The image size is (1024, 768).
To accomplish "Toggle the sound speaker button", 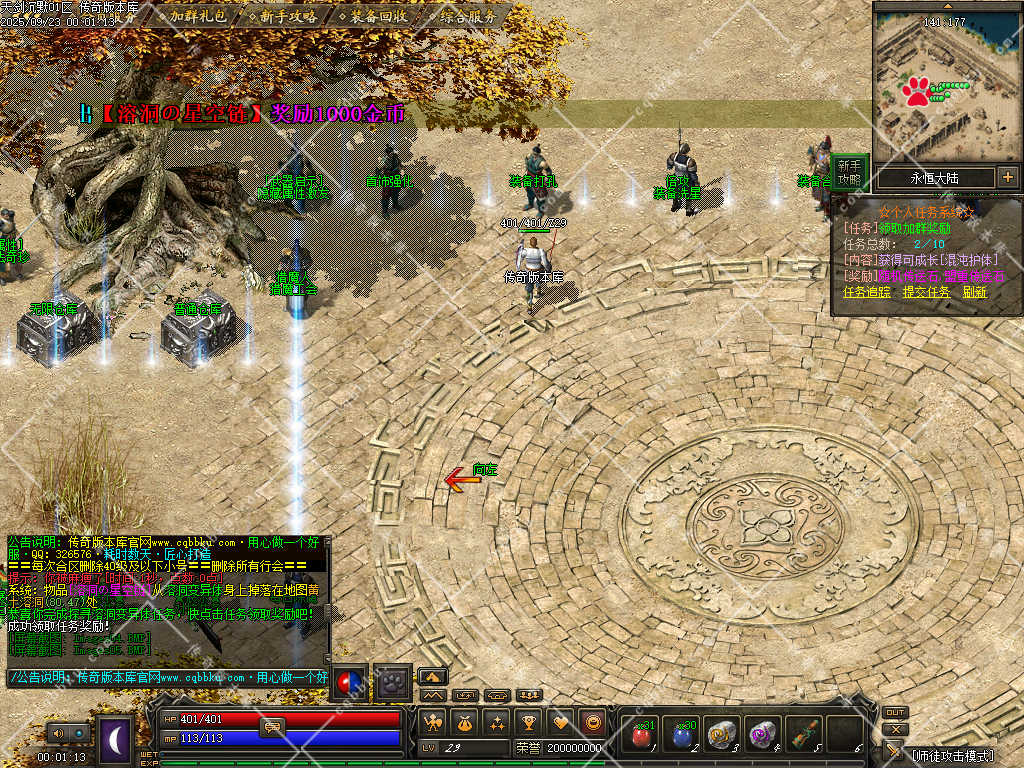I will [x=56, y=734].
